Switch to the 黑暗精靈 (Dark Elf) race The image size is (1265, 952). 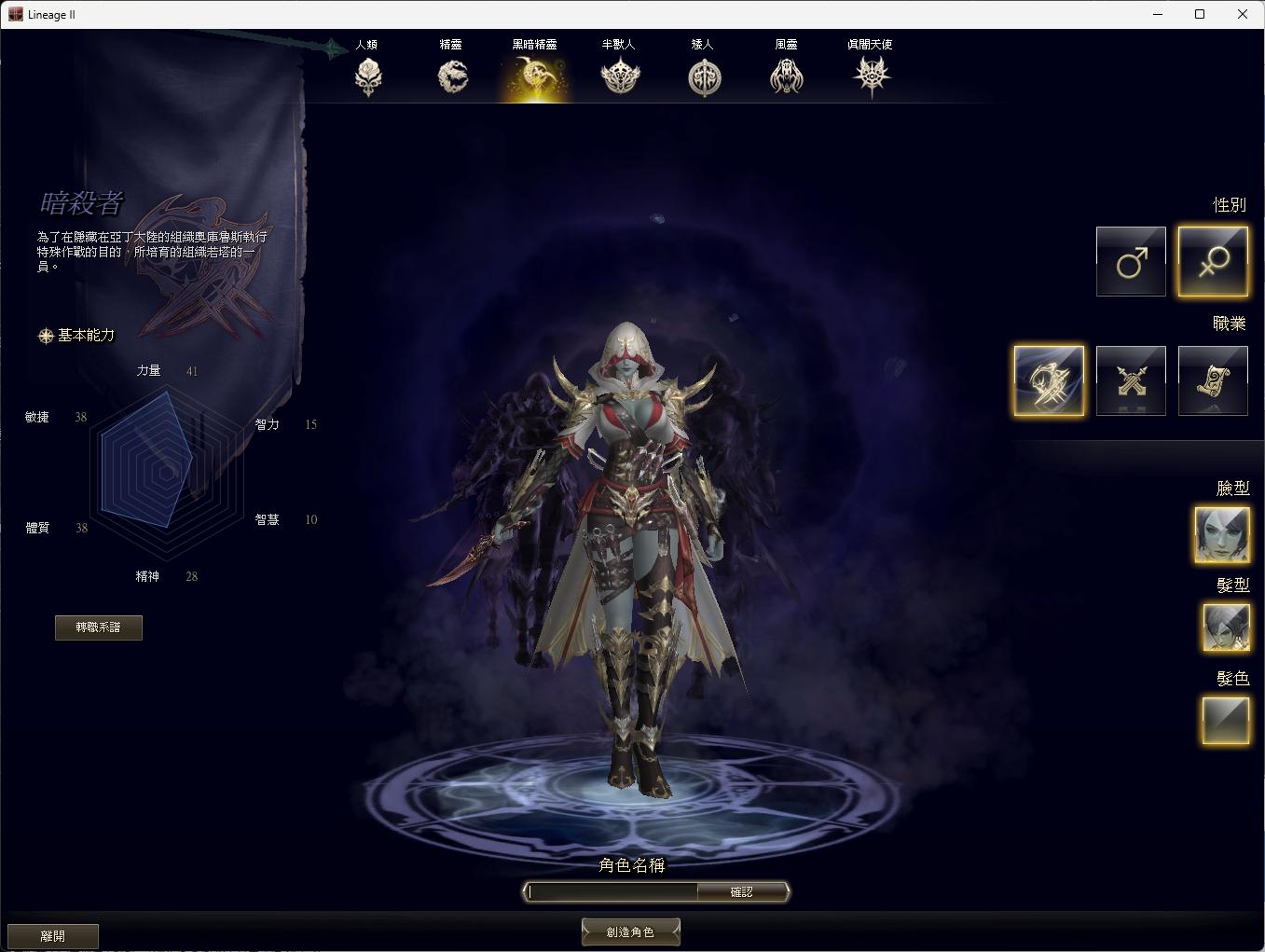pos(535,75)
